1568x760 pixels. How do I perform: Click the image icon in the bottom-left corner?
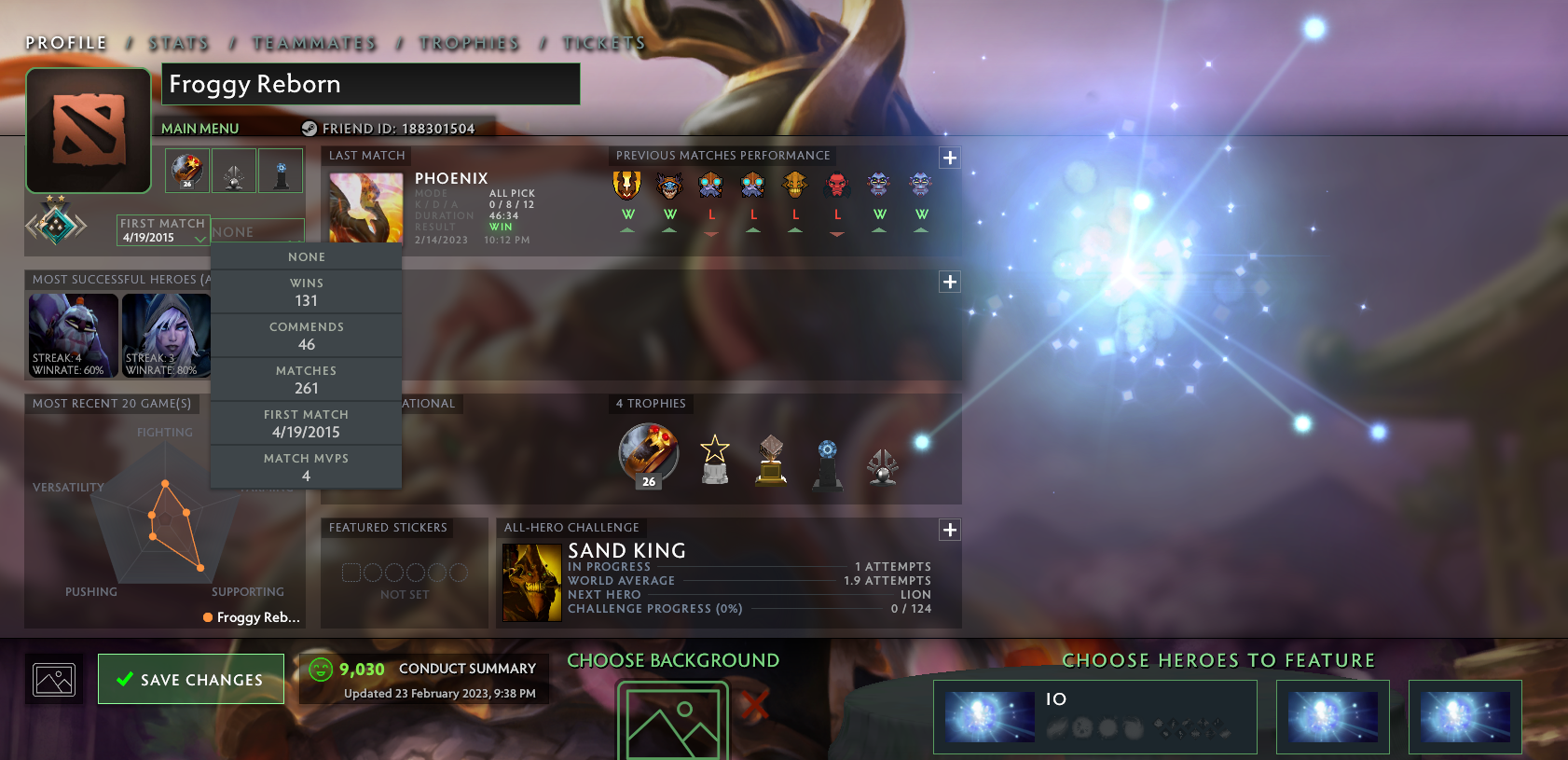pyautogui.click(x=53, y=680)
